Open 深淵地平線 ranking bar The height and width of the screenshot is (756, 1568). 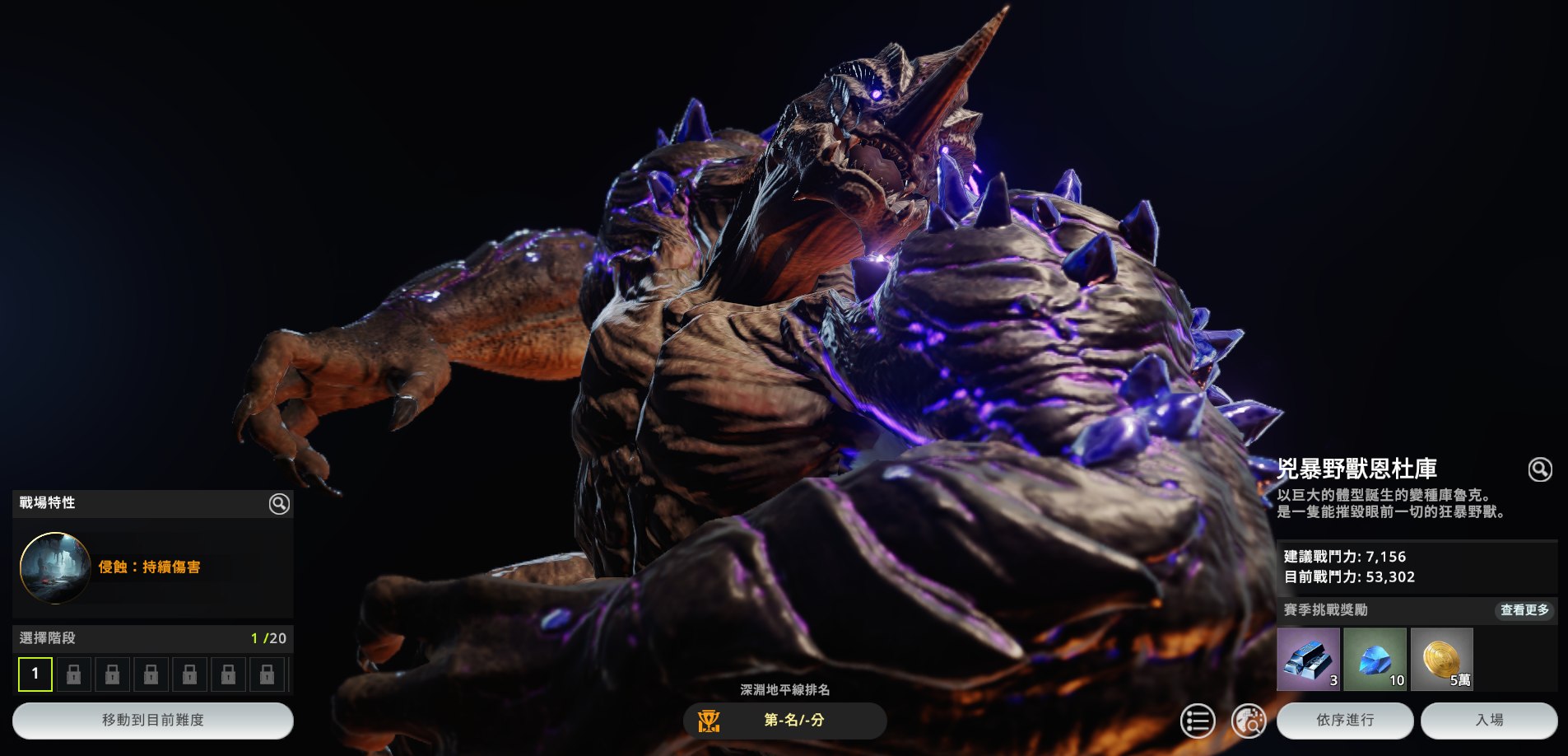784,720
